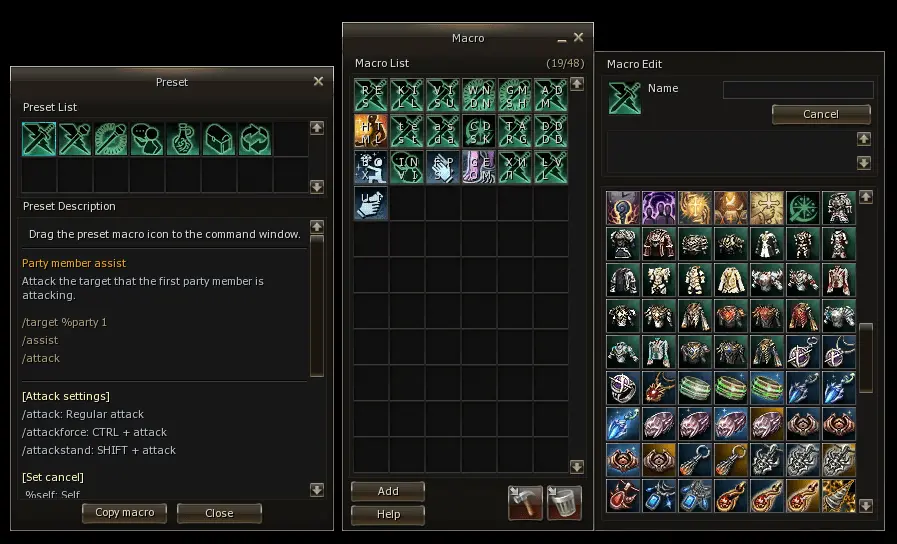Pick the chat bubble preset macro
This screenshot has height=544, width=897.
(x=147, y=139)
